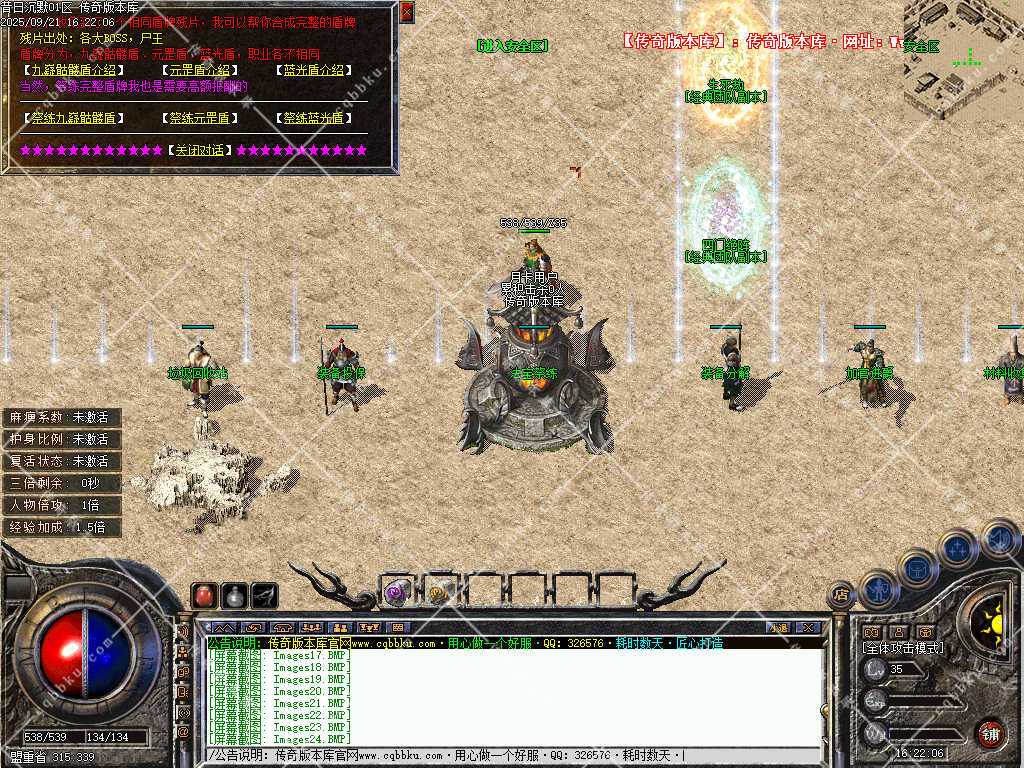Close the chat panel with X button
The image size is (1024, 768).
[x=807, y=627]
